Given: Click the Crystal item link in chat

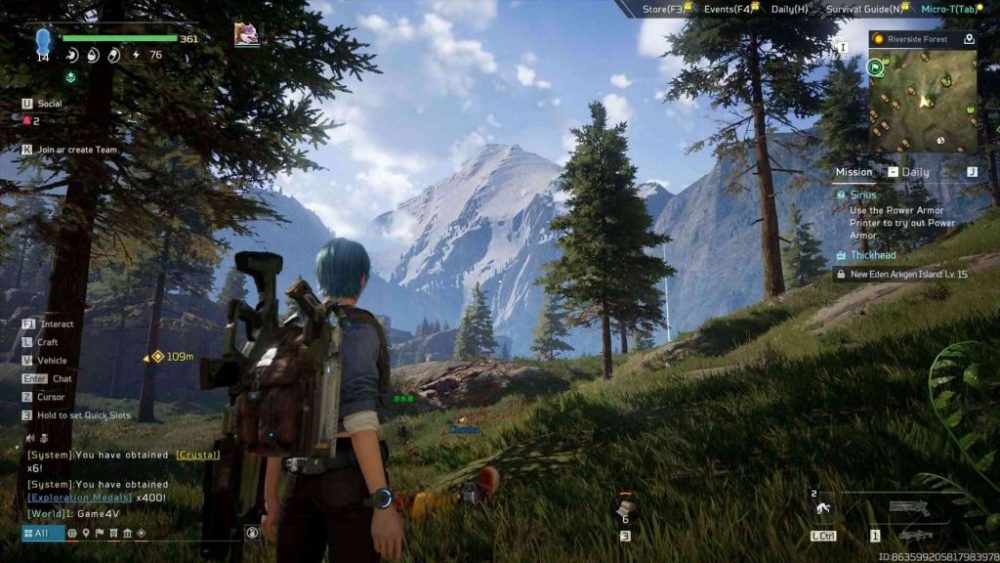Looking at the screenshot, I should click(x=197, y=455).
